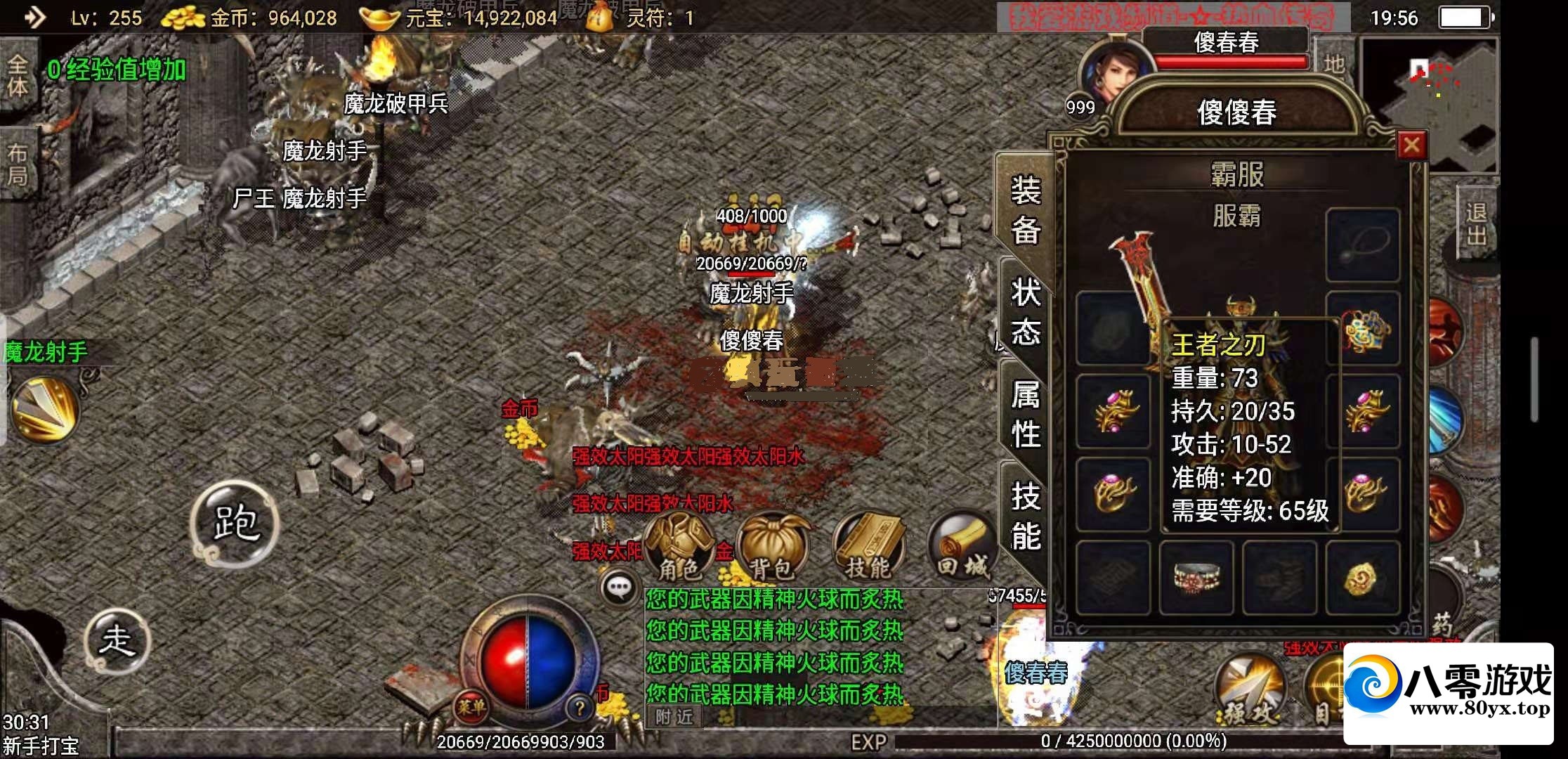The width and height of the screenshot is (1568, 759).
Task: Close the character equipment panel
Action: [1411, 145]
